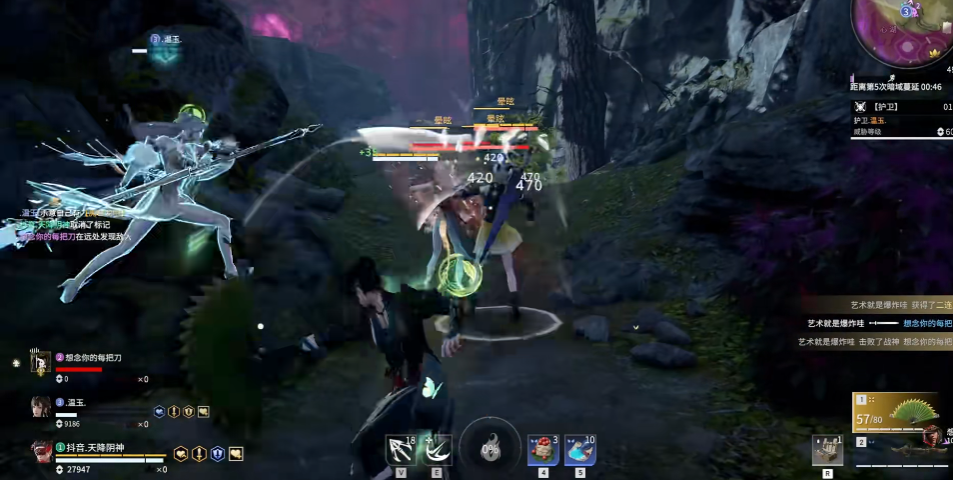Activate the arrow-burst skill with 18 charges
This screenshot has height=480, width=953.
(401, 450)
